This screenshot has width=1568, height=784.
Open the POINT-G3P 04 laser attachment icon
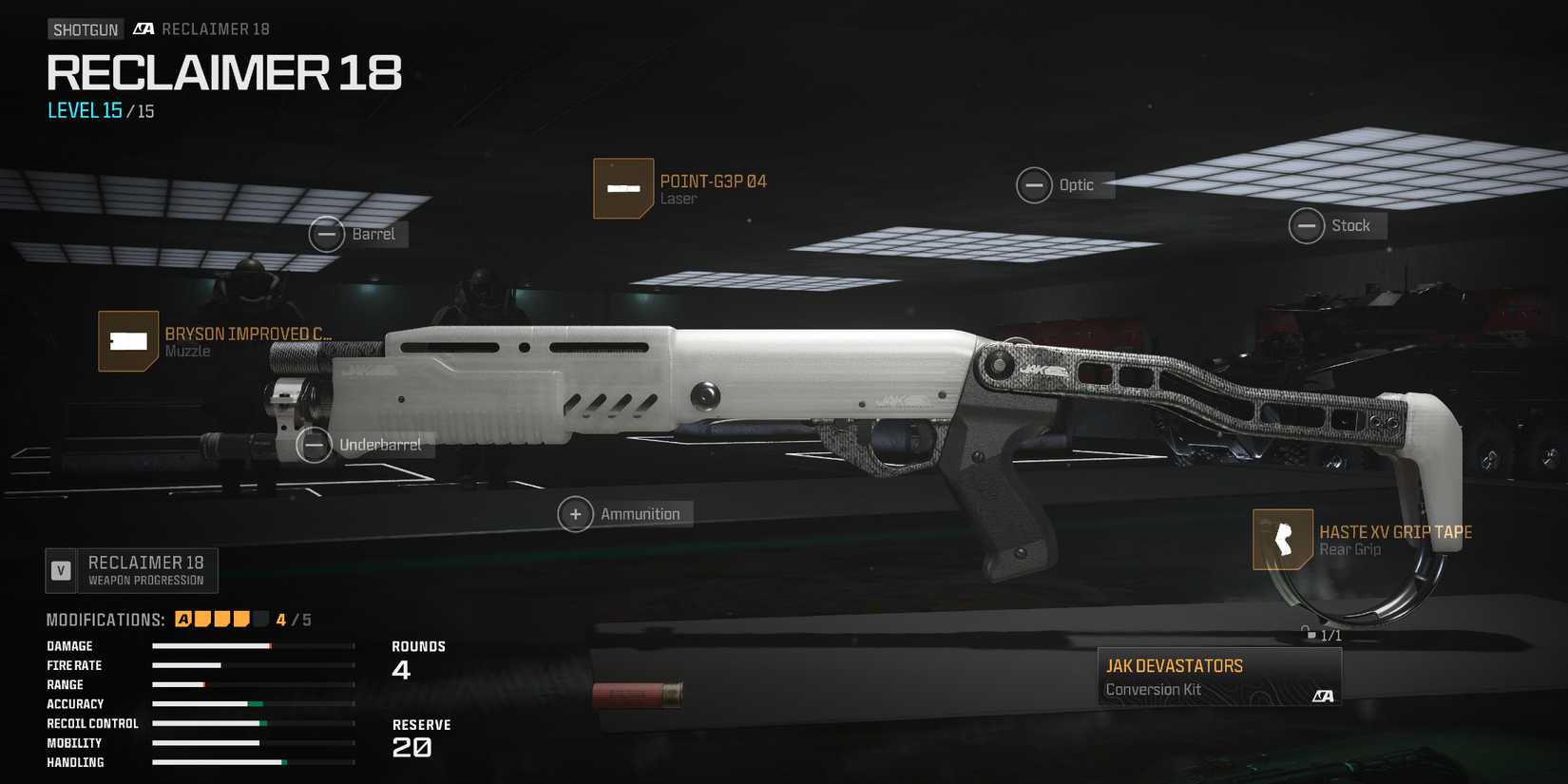pyautogui.click(x=622, y=187)
